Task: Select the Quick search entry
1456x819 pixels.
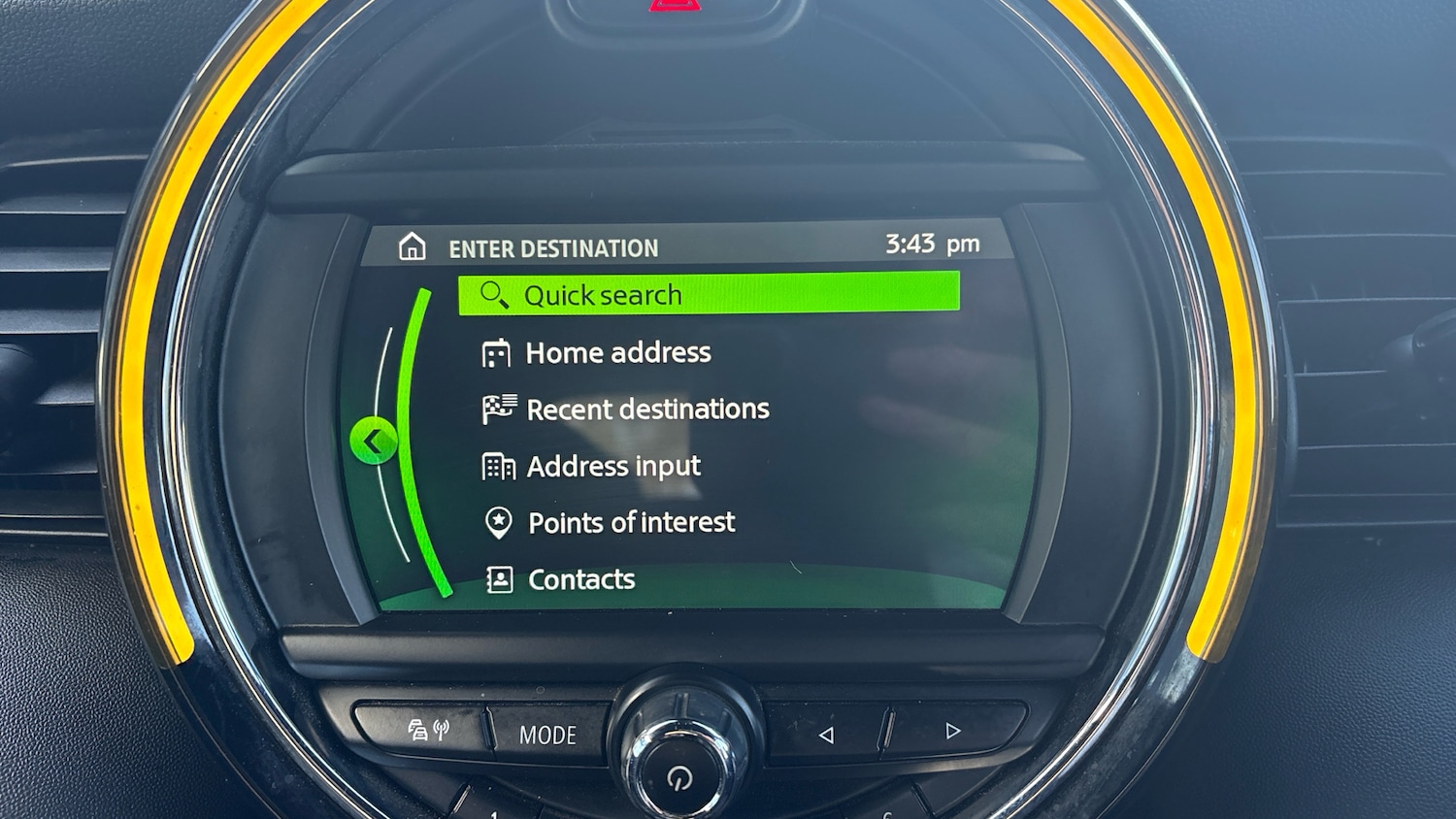Action: 708,294
